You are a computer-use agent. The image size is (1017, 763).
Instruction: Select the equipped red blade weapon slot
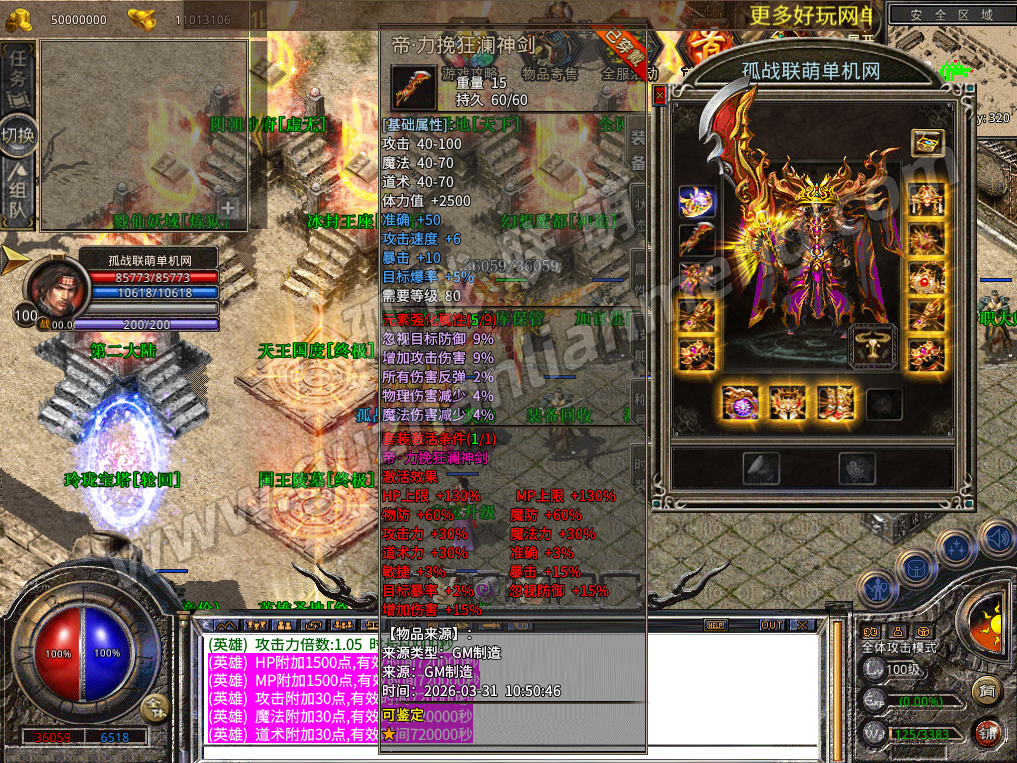click(x=695, y=239)
